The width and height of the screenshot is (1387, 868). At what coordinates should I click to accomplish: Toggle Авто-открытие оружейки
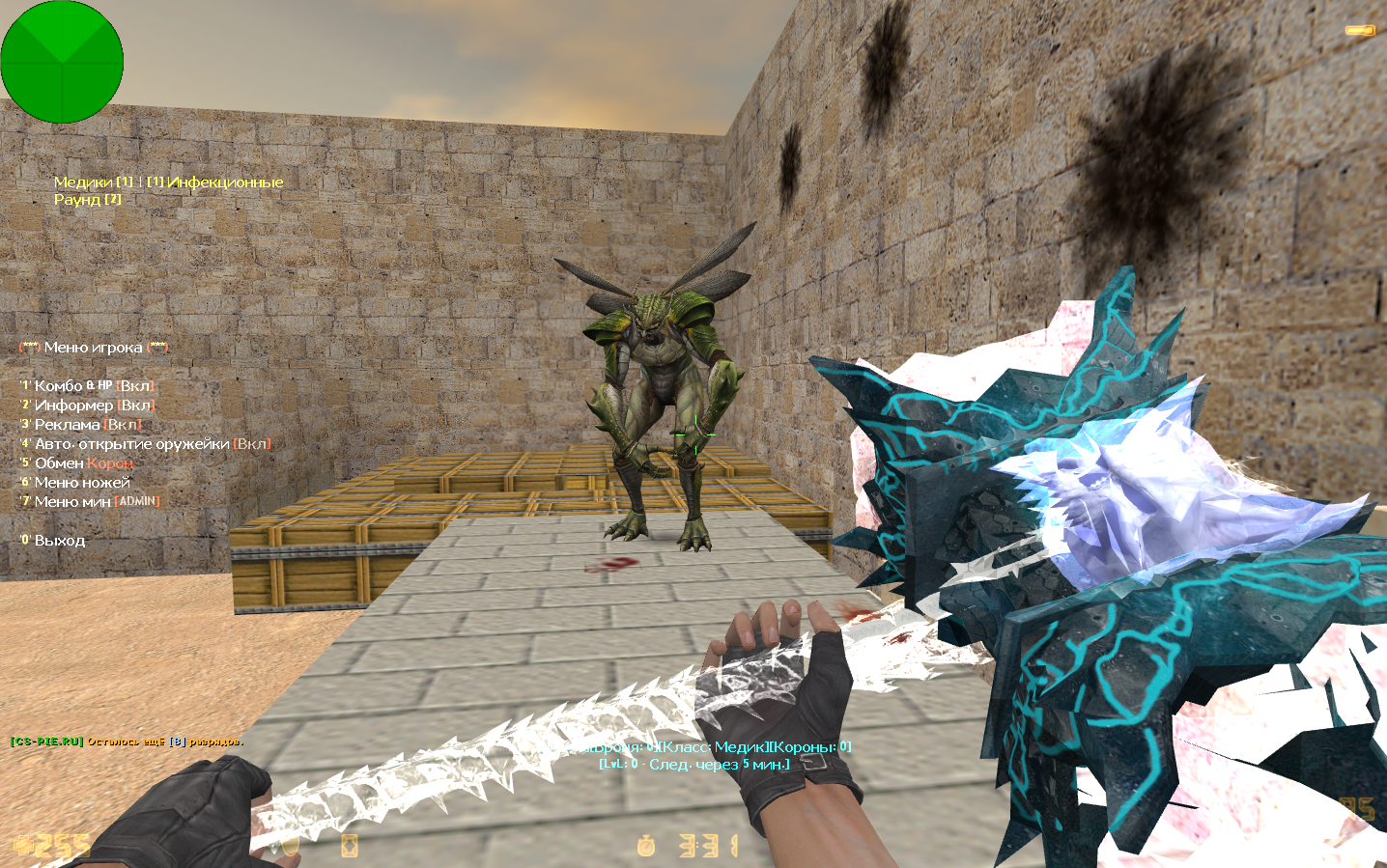point(145,444)
